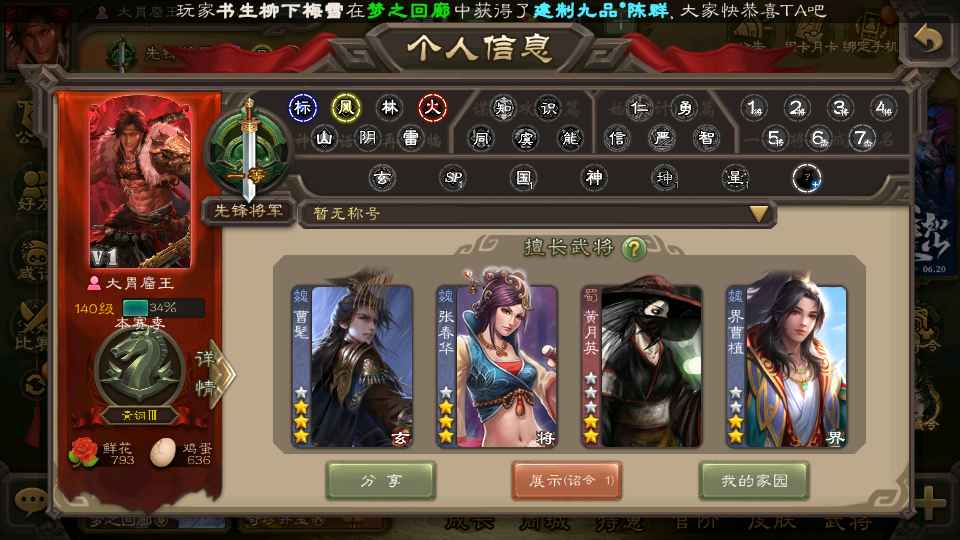The image size is (960, 540).
Task: Visit 我的家园 home button
Action: click(754, 481)
